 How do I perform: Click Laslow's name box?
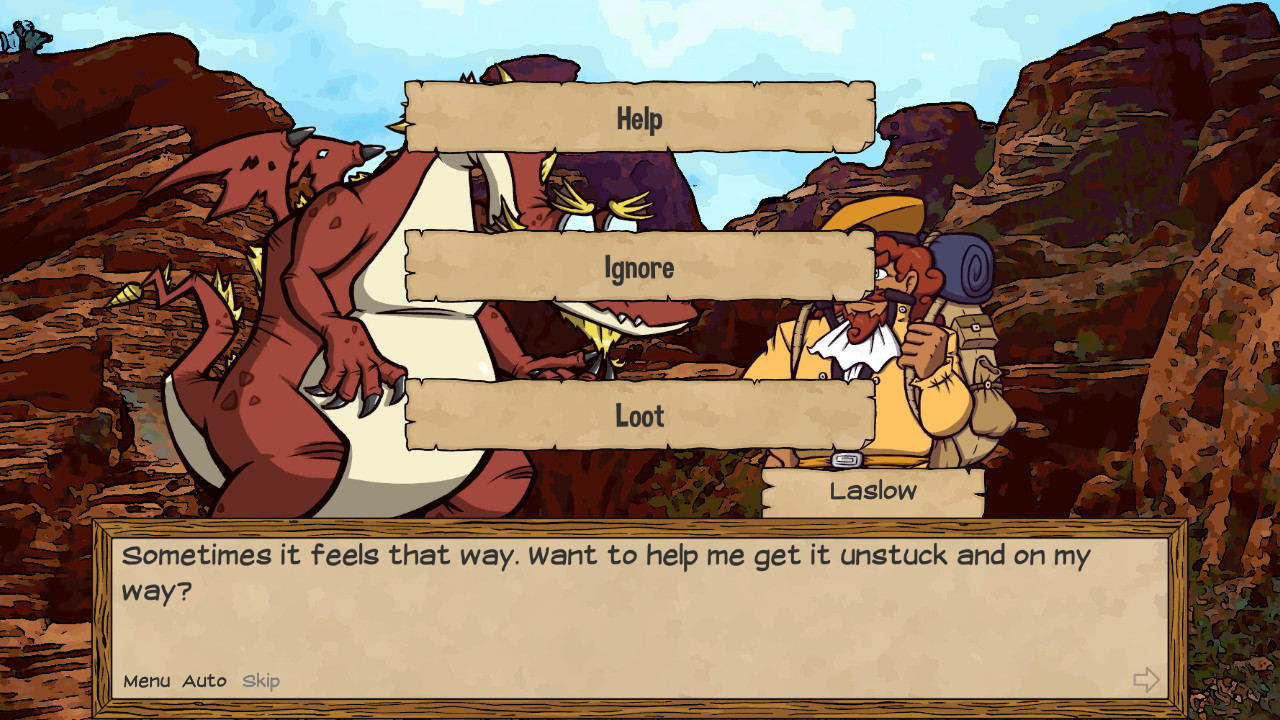pos(874,491)
